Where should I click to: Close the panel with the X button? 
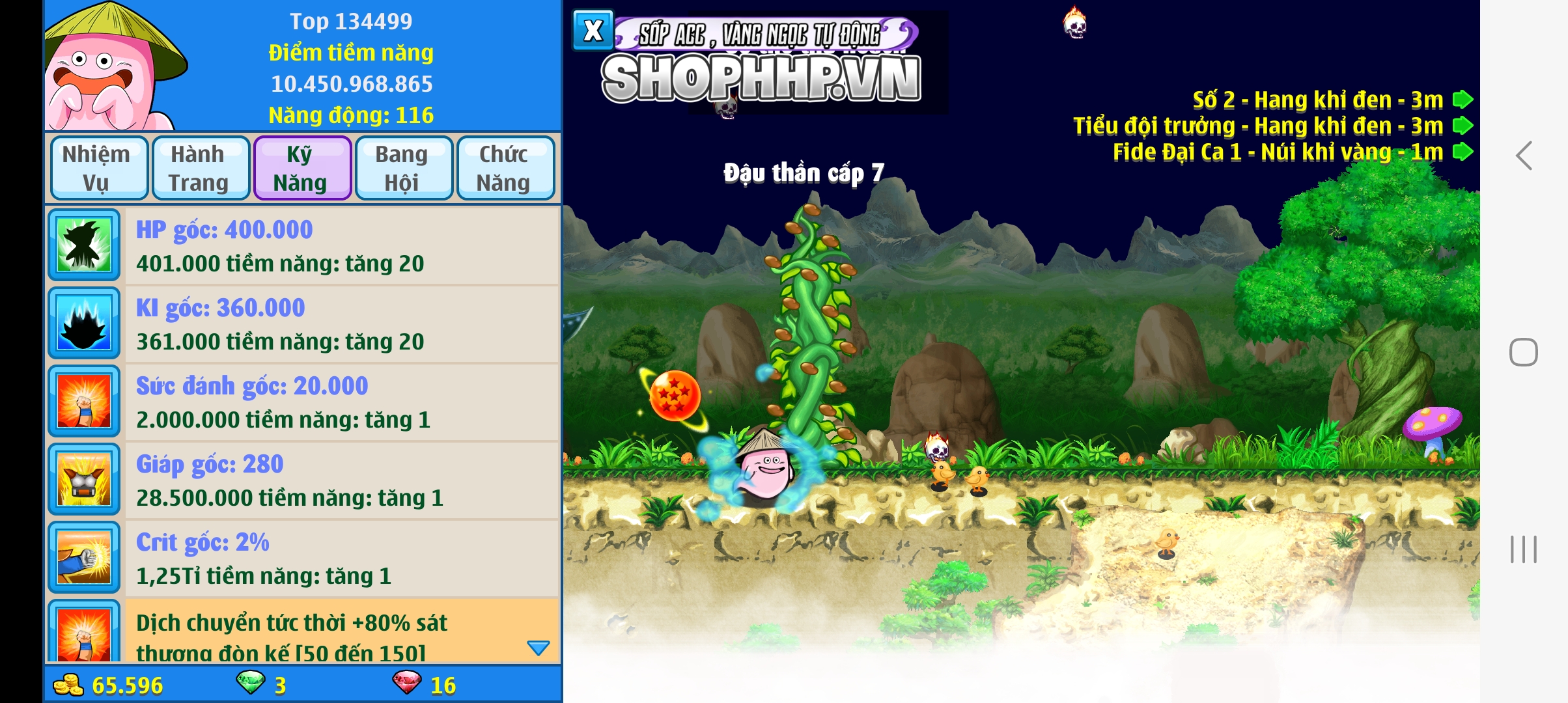point(593,31)
